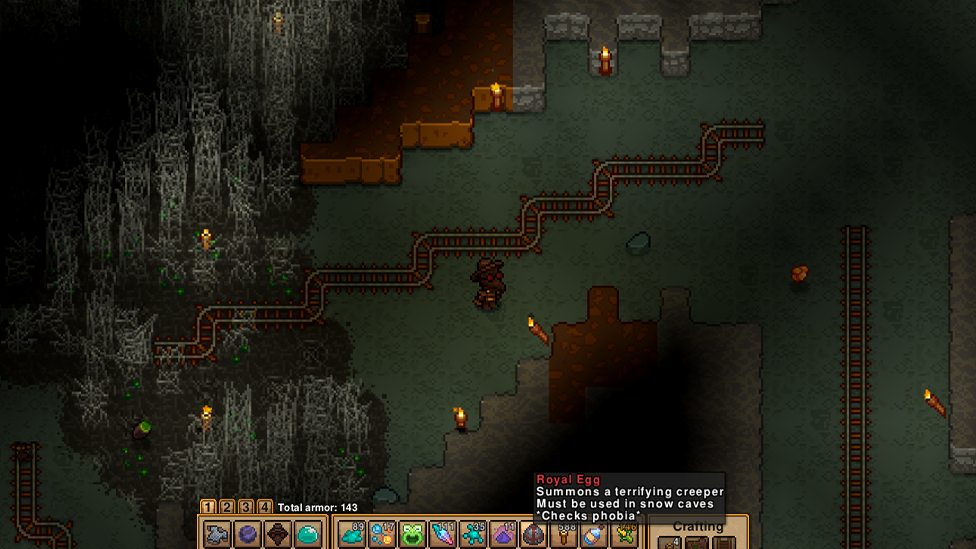The height and width of the screenshot is (549, 976).
Task: Select the purple slime pile slot
Action: [503, 535]
